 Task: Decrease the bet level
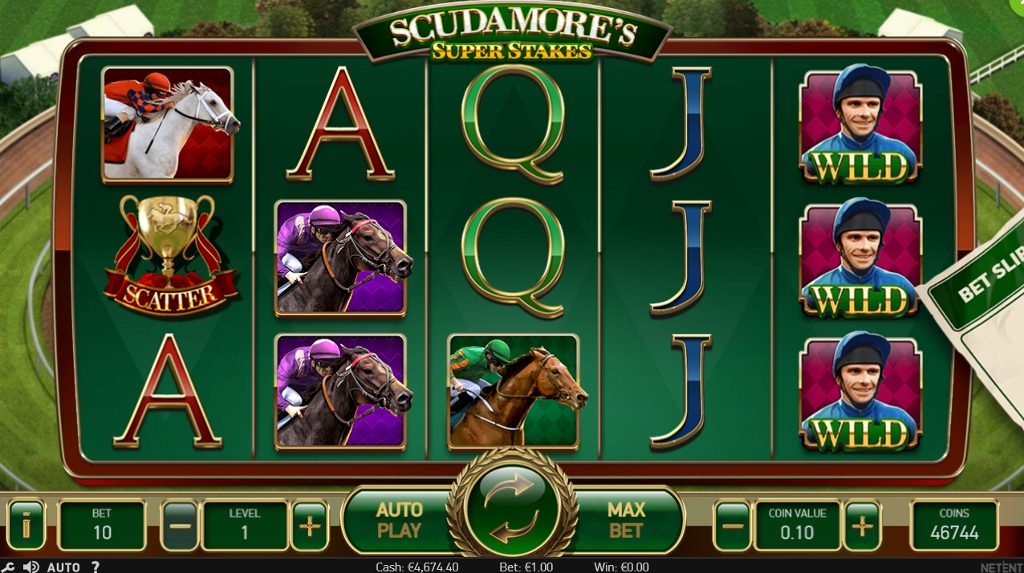point(179,525)
